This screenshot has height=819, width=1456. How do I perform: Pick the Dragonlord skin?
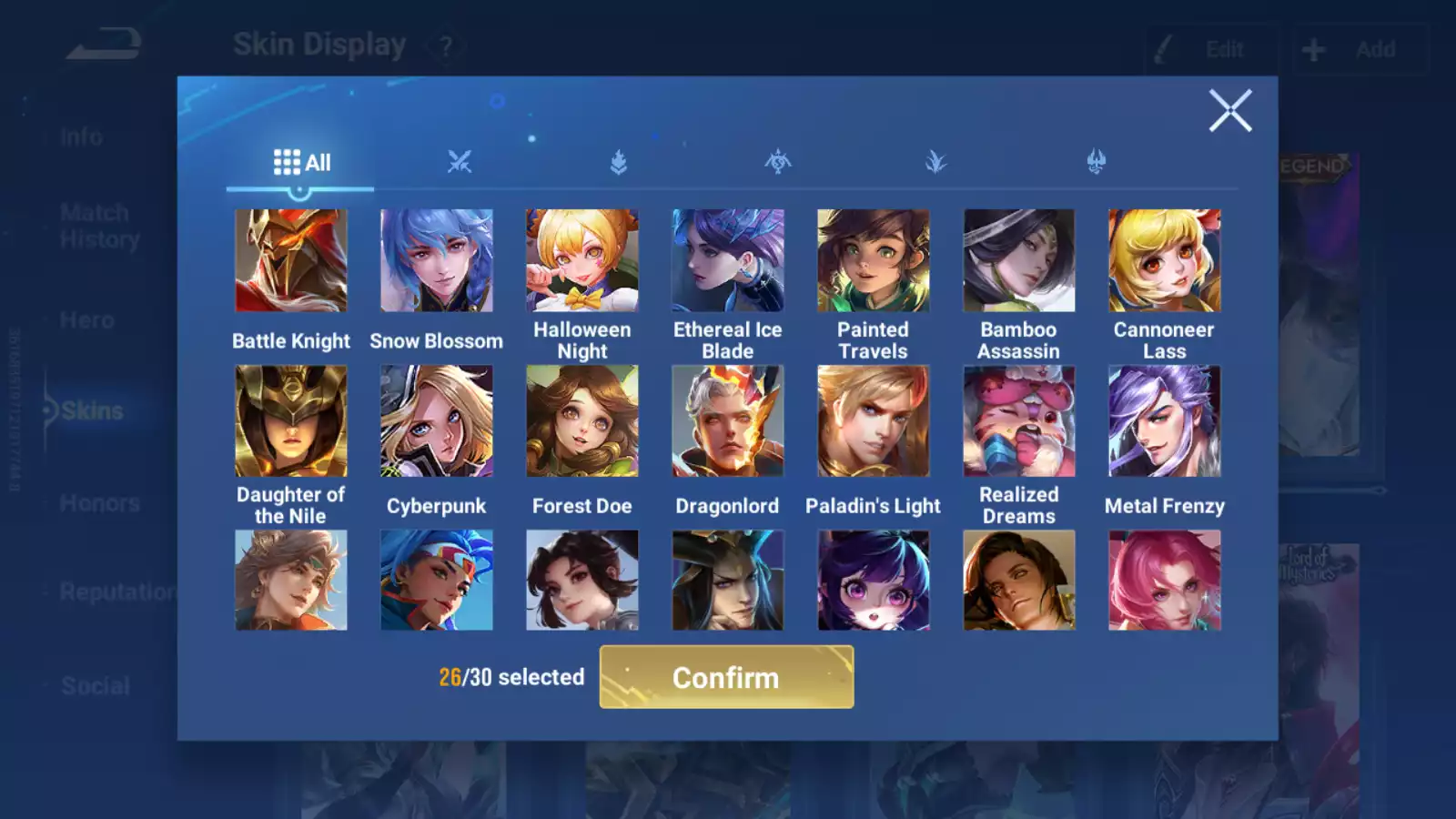[728, 421]
